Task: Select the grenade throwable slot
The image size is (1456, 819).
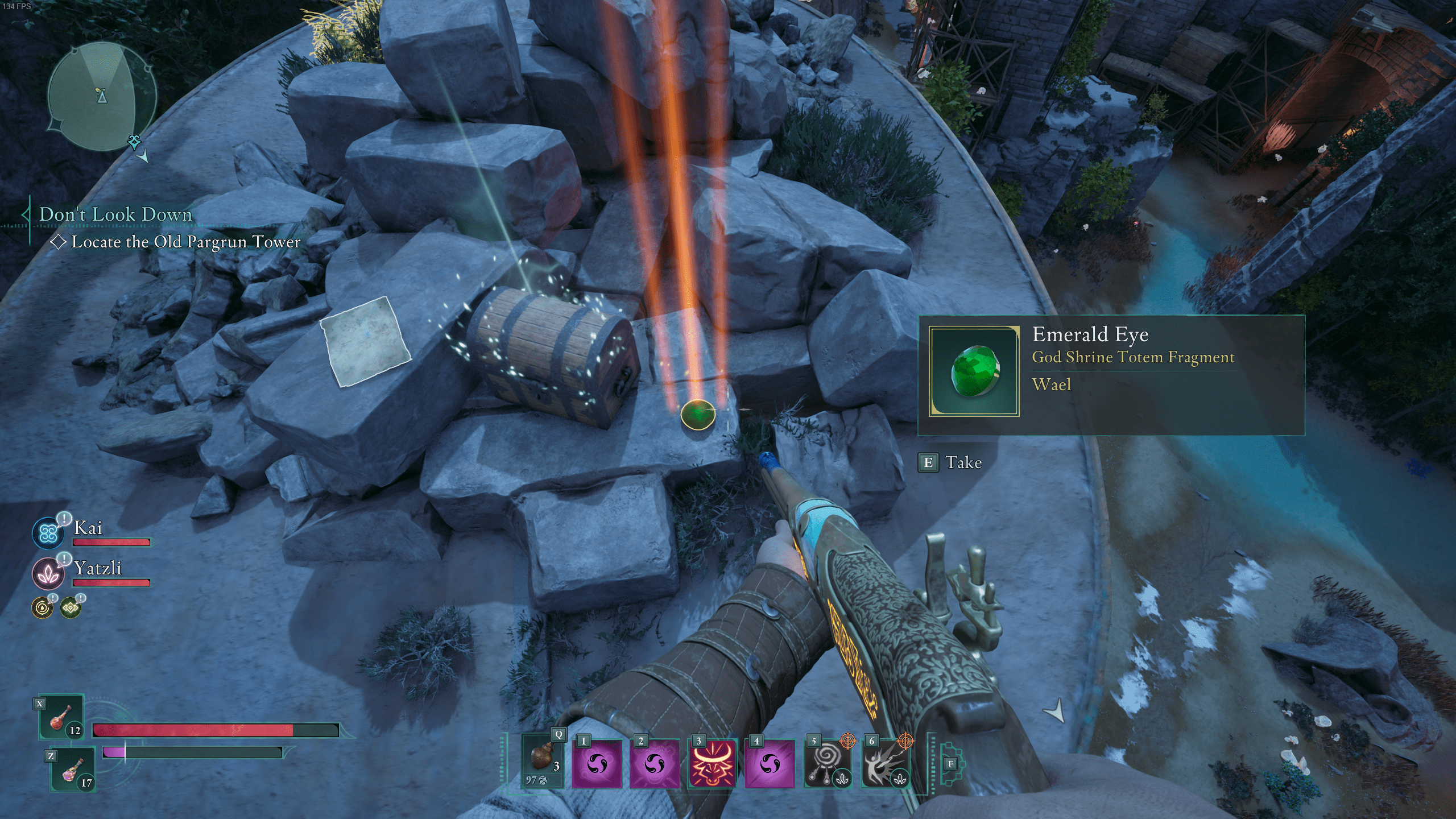Action: 543,760
